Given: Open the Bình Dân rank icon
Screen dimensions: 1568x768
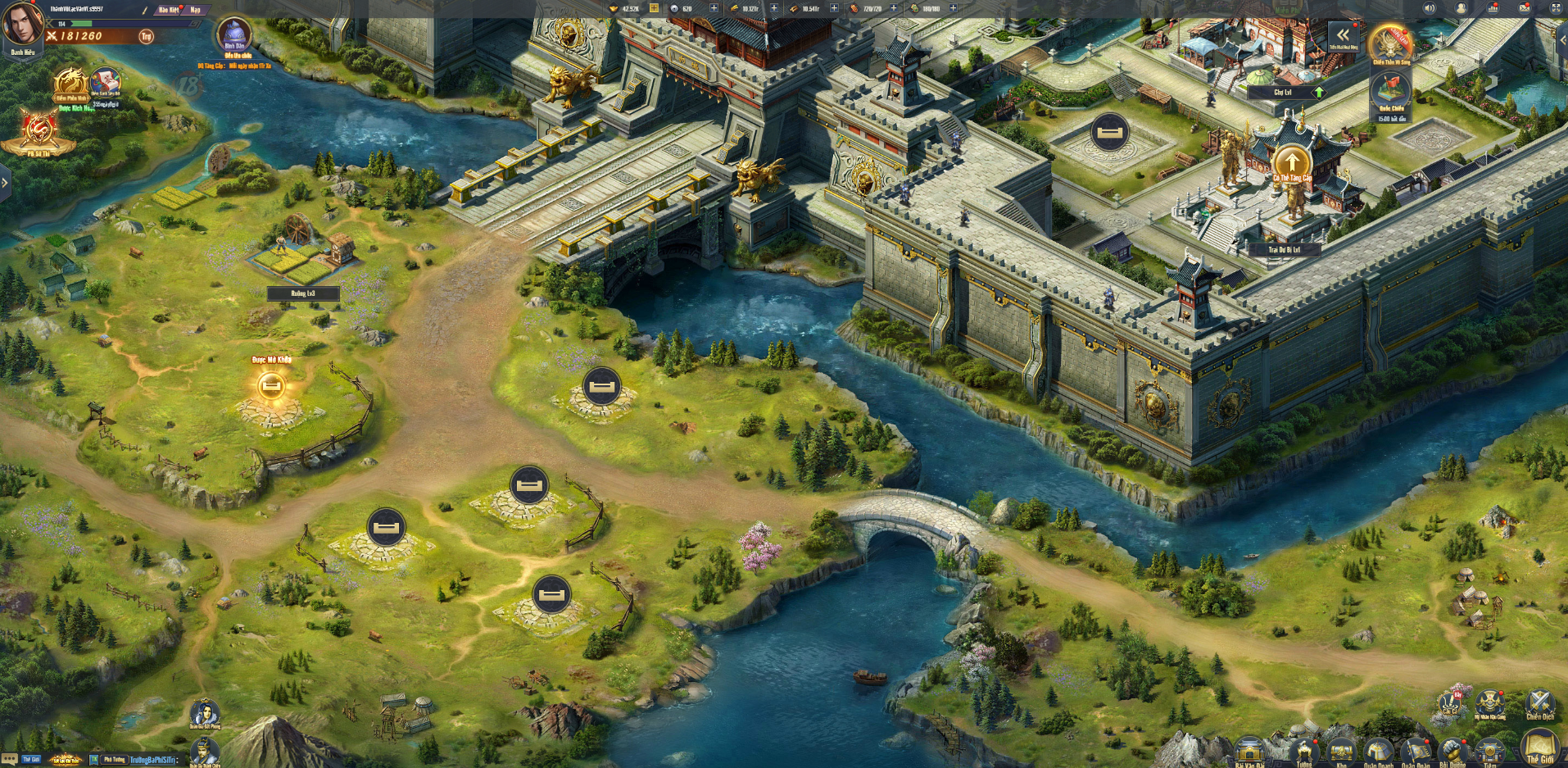Looking at the screenshot, I should point(235,34).
